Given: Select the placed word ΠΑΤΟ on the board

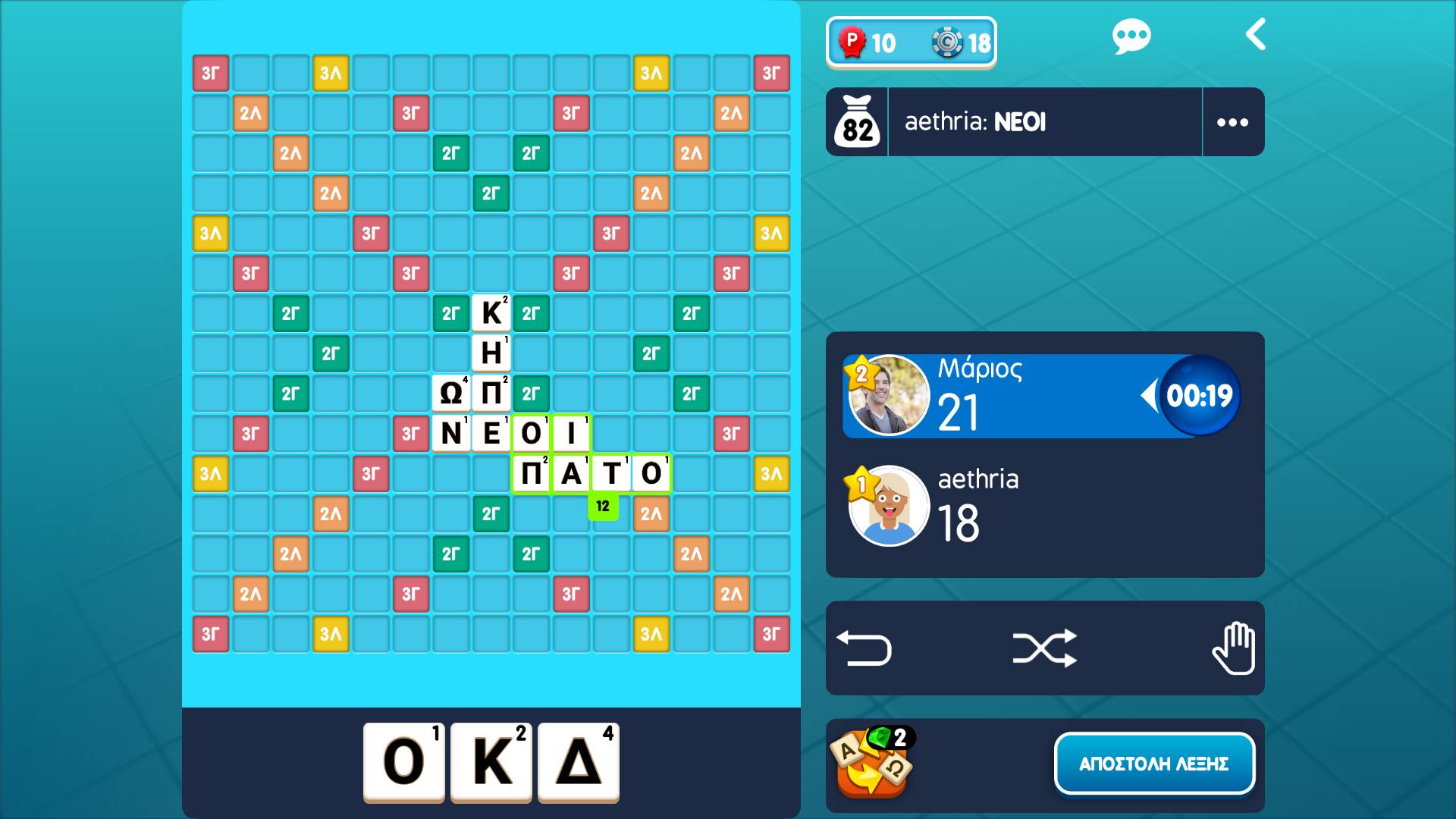Looking at the screenshot, I should (591, 472).
